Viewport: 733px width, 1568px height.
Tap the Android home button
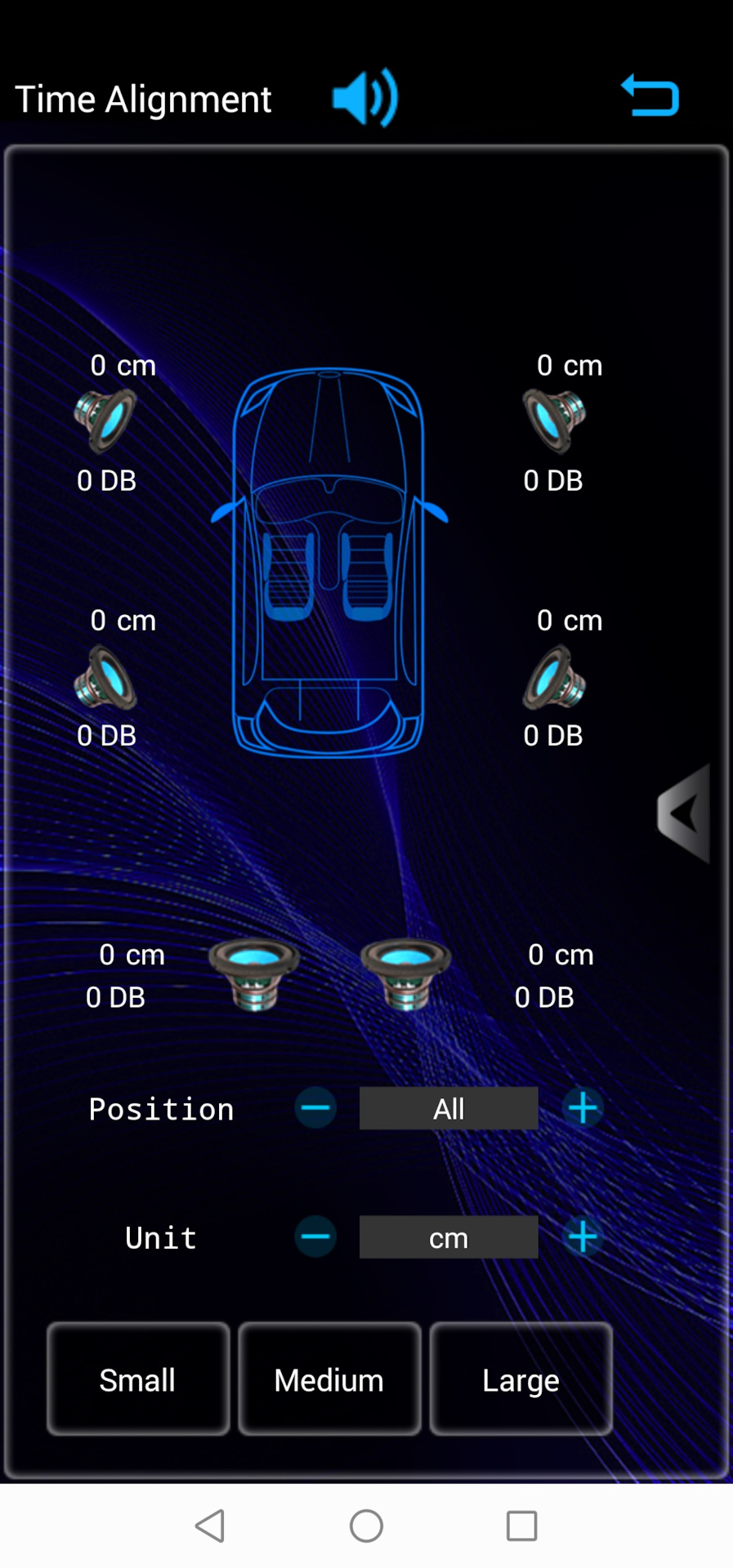click(x=366, y=1526)
